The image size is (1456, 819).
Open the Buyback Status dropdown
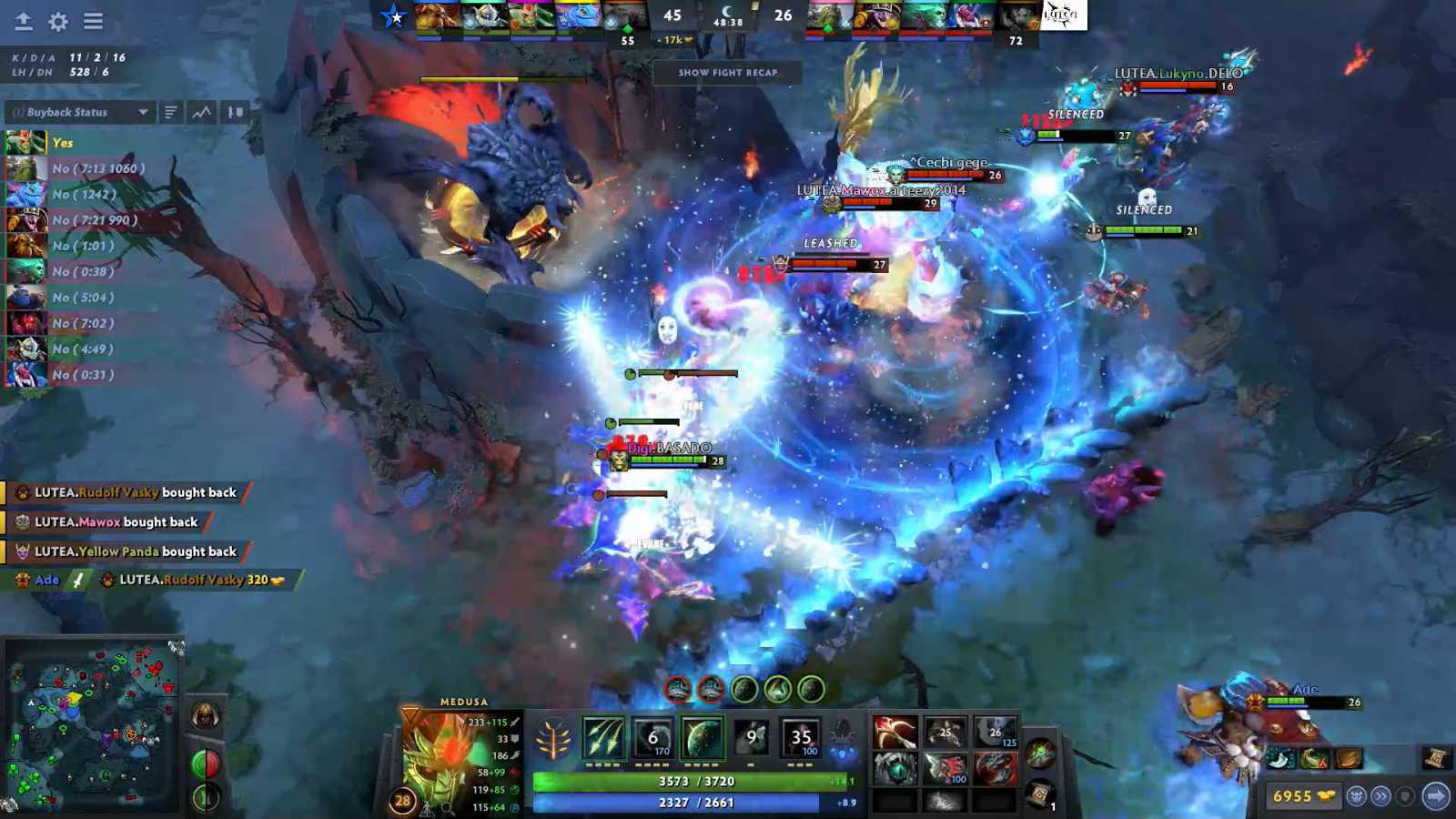(80, 112)
